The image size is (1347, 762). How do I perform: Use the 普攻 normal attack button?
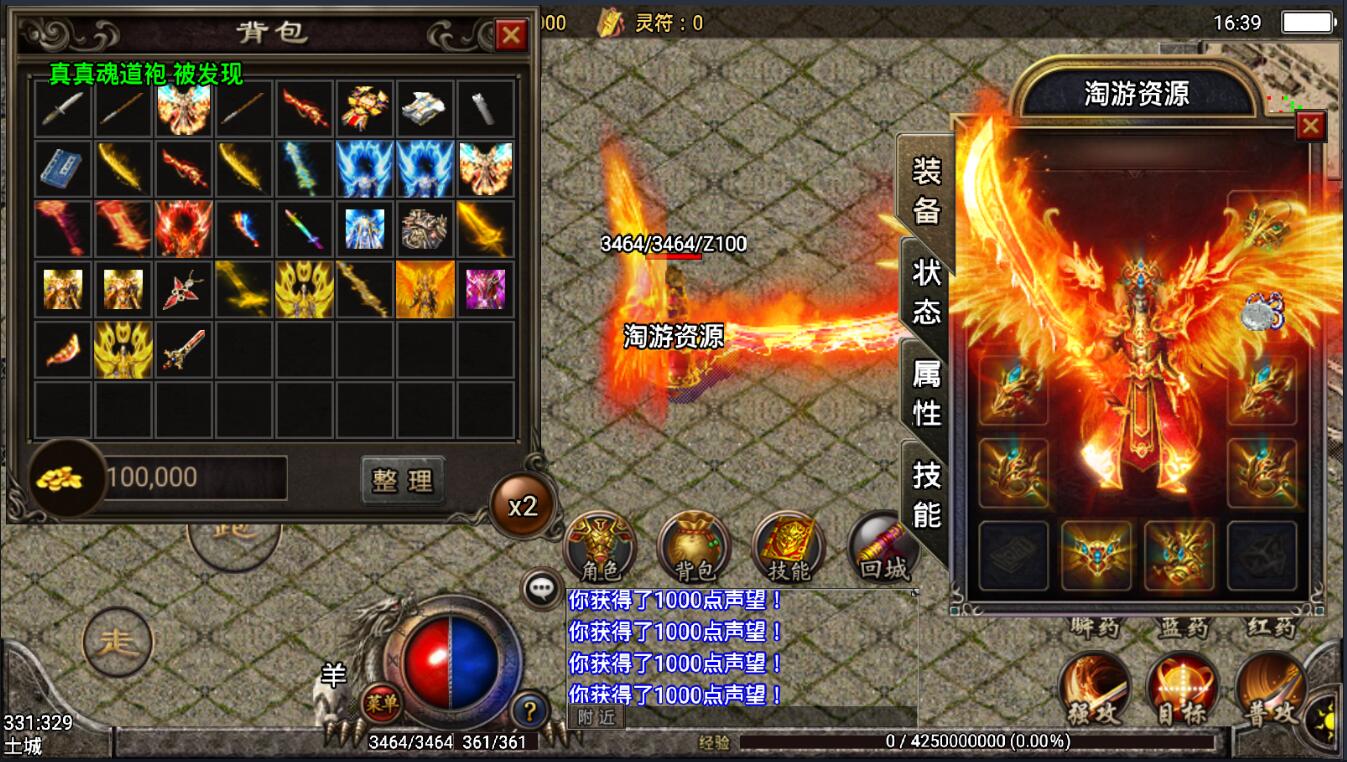(x=1270, y=690)
